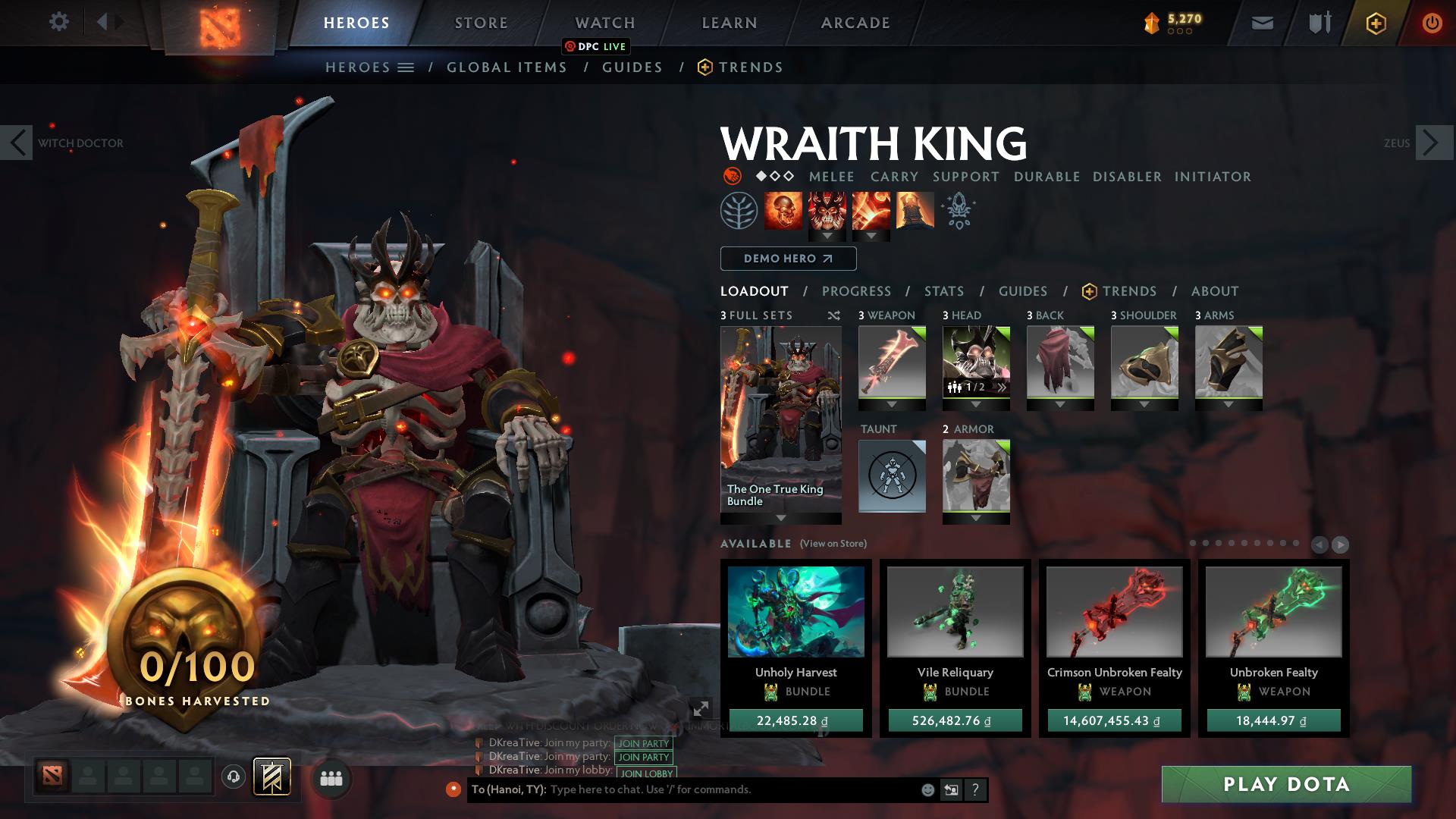Open the Heroes hamburger menu in the sub-navigation
The height and width of the screenshot is (819, 1456).
pyautogui.click(x=406, y=67)
